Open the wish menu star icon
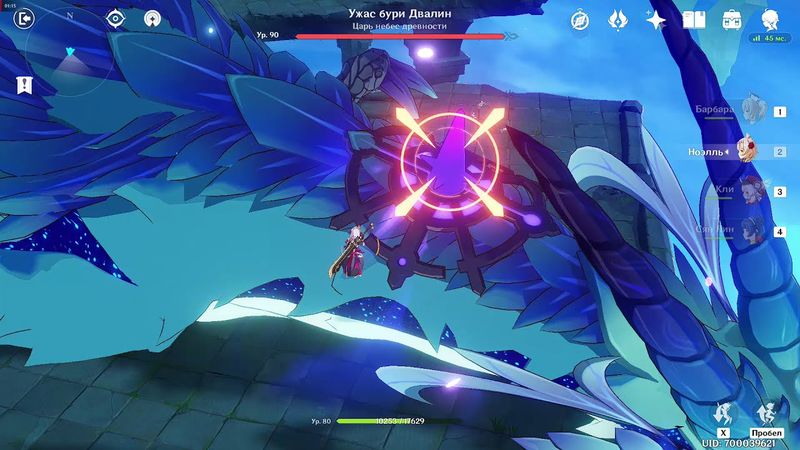 (656, 19)
